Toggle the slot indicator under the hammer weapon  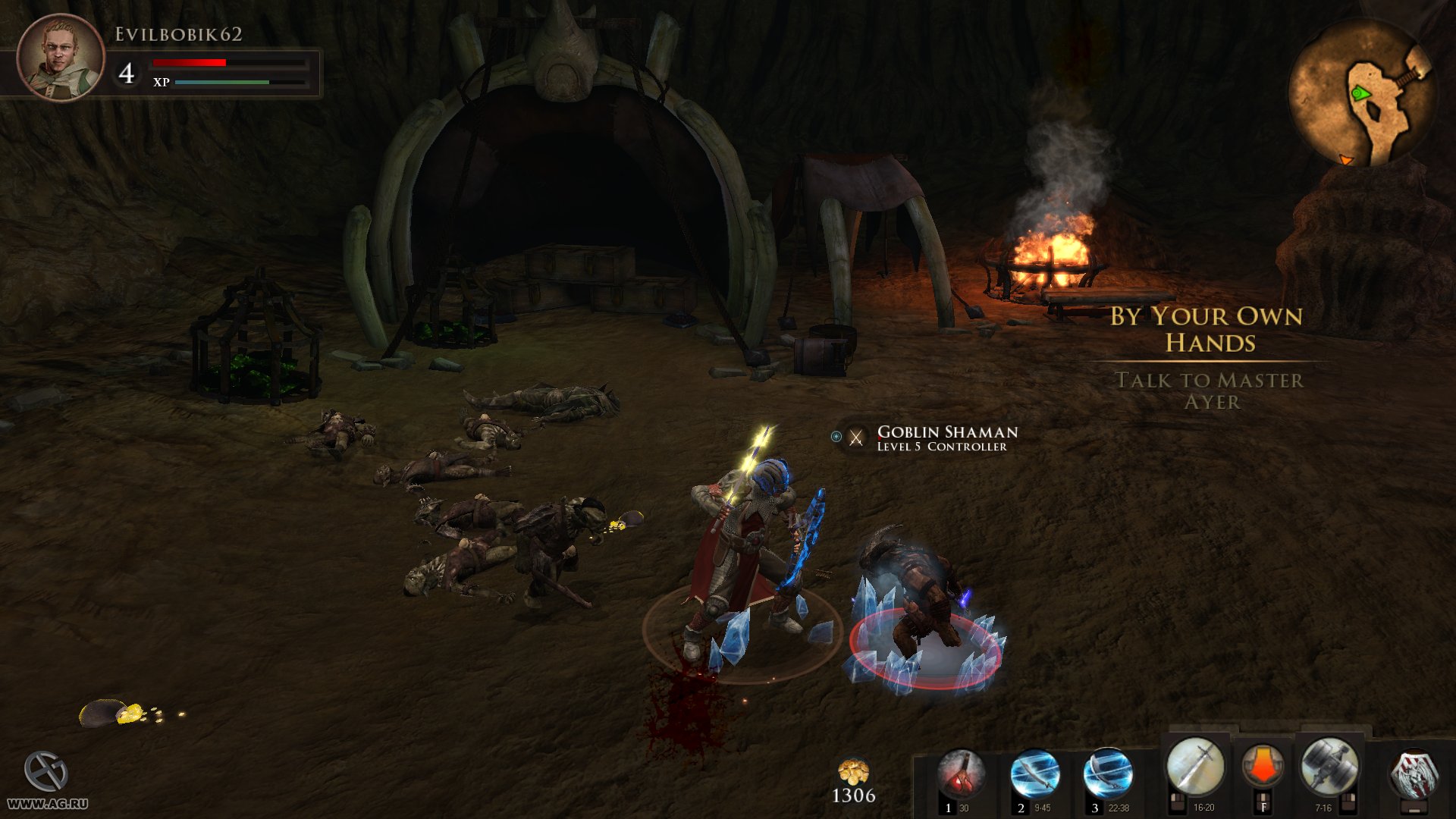(1348, 802)
